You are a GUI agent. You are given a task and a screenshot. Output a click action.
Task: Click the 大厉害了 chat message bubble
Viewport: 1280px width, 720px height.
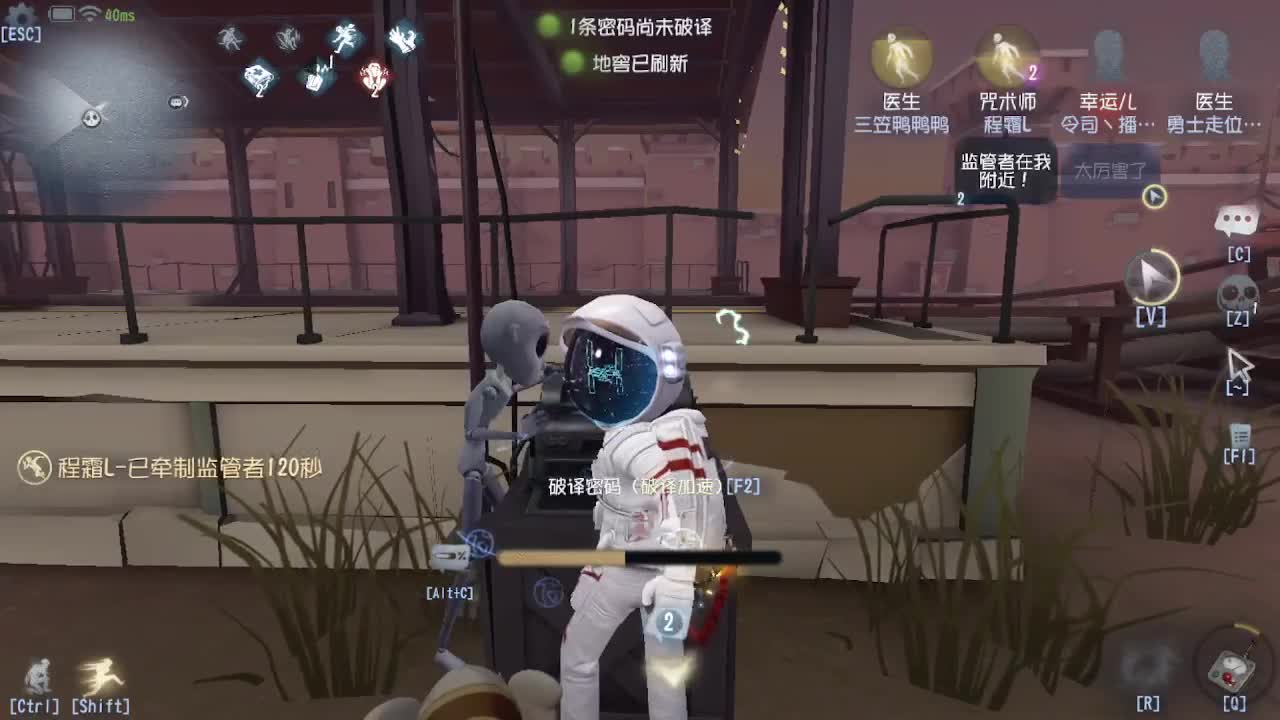[1113, 166]
